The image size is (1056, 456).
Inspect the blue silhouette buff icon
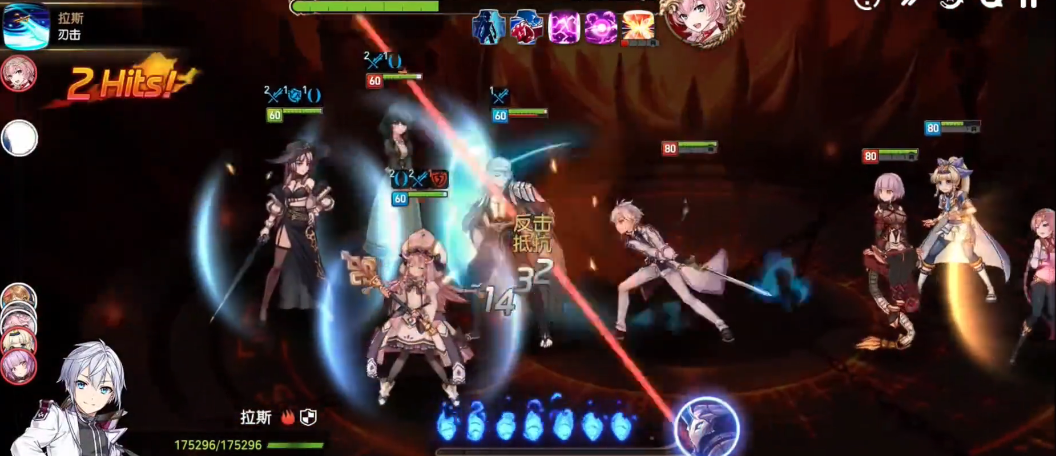[487, 25]
